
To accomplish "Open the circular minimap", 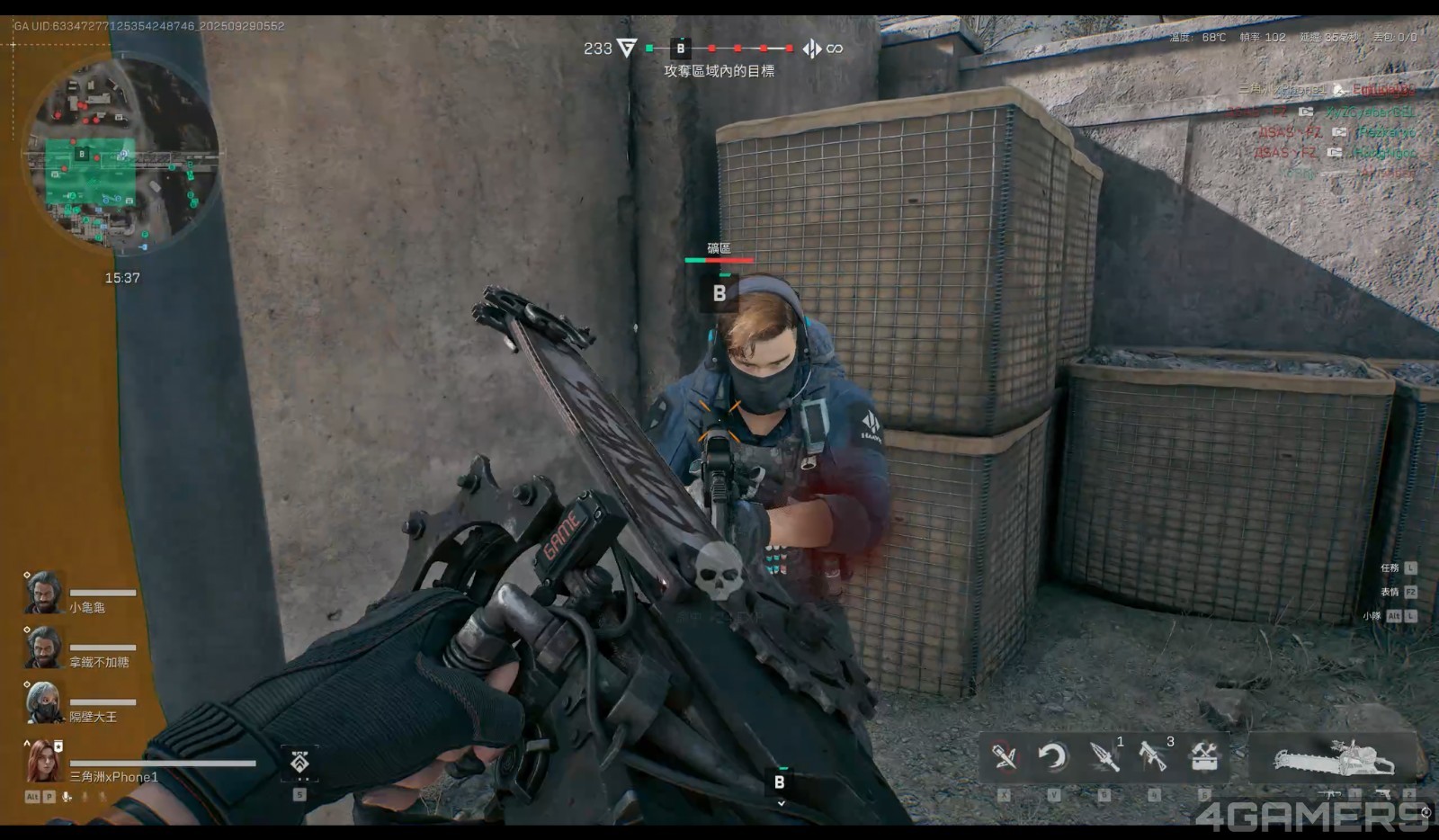I will pos(122,155).
